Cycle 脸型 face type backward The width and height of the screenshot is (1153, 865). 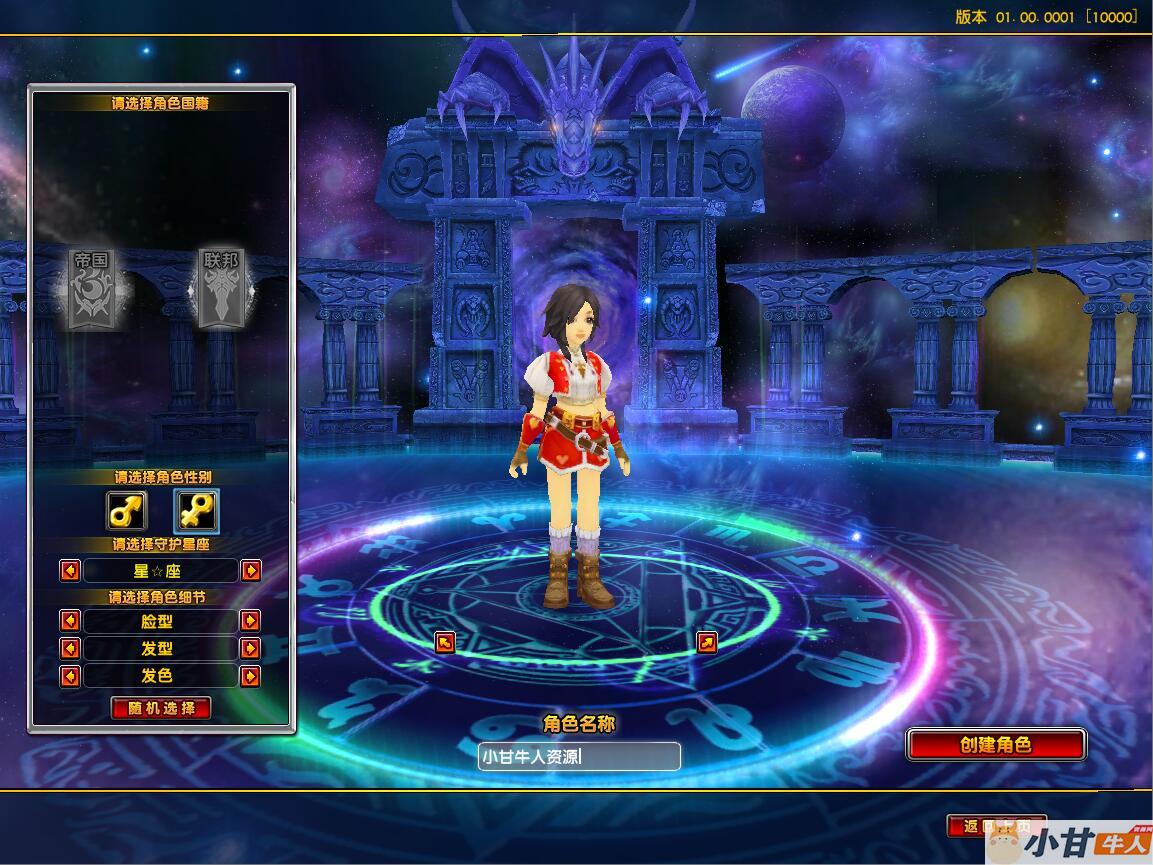[x=70, y=621]
